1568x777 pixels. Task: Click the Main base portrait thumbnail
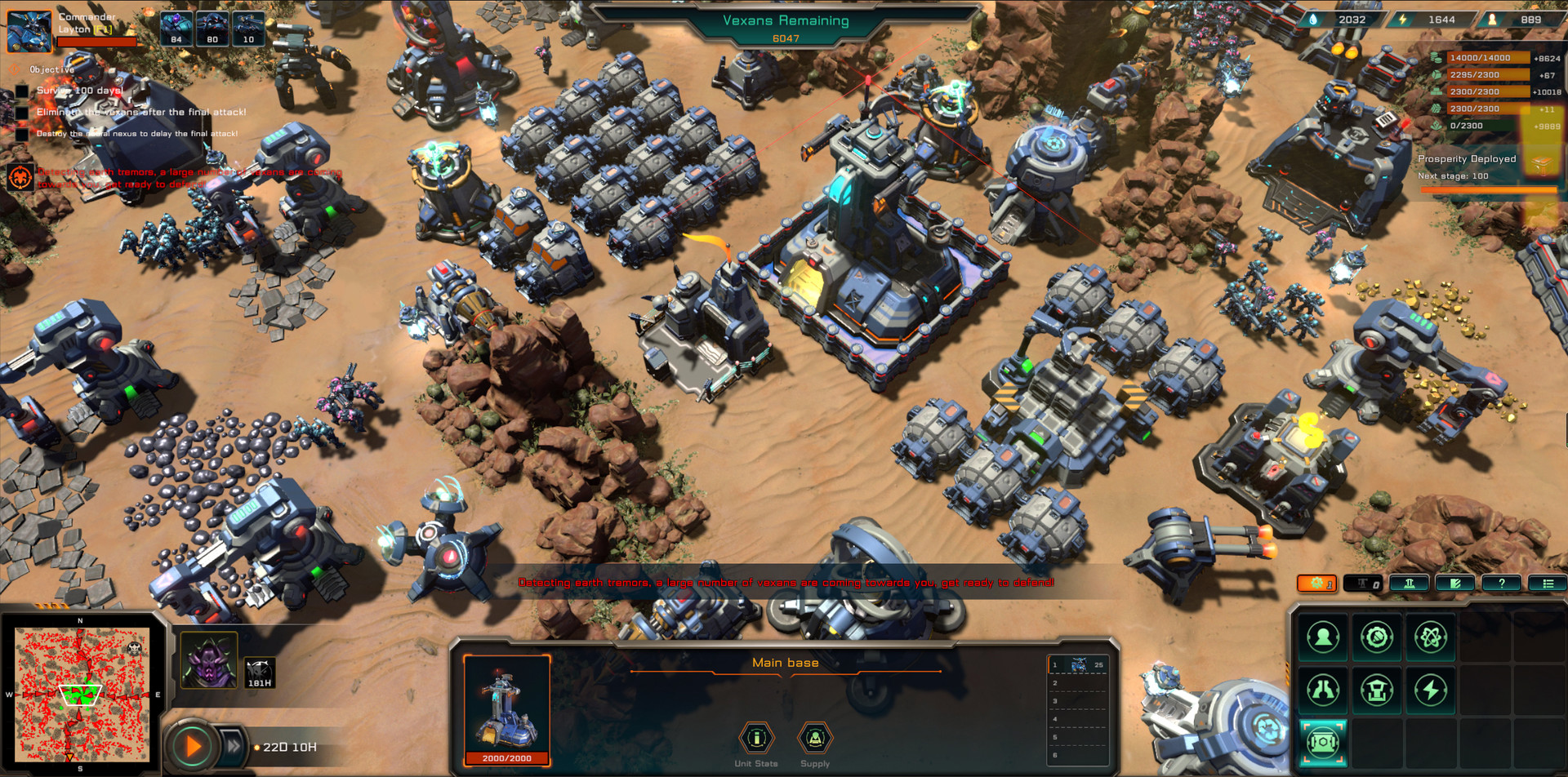click(x=506, y=705)
